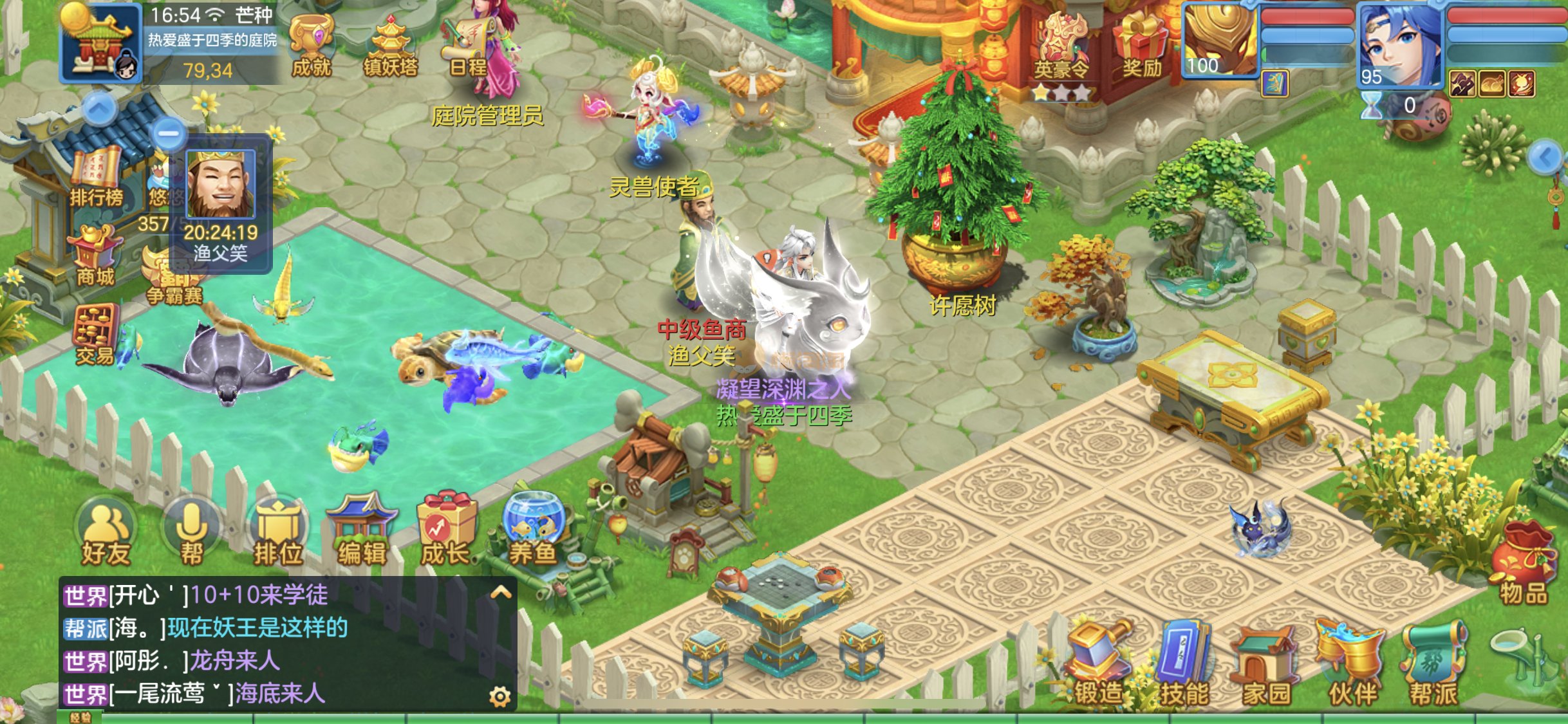Enter the 镇妖塔 tower challenge

(390, 46)
